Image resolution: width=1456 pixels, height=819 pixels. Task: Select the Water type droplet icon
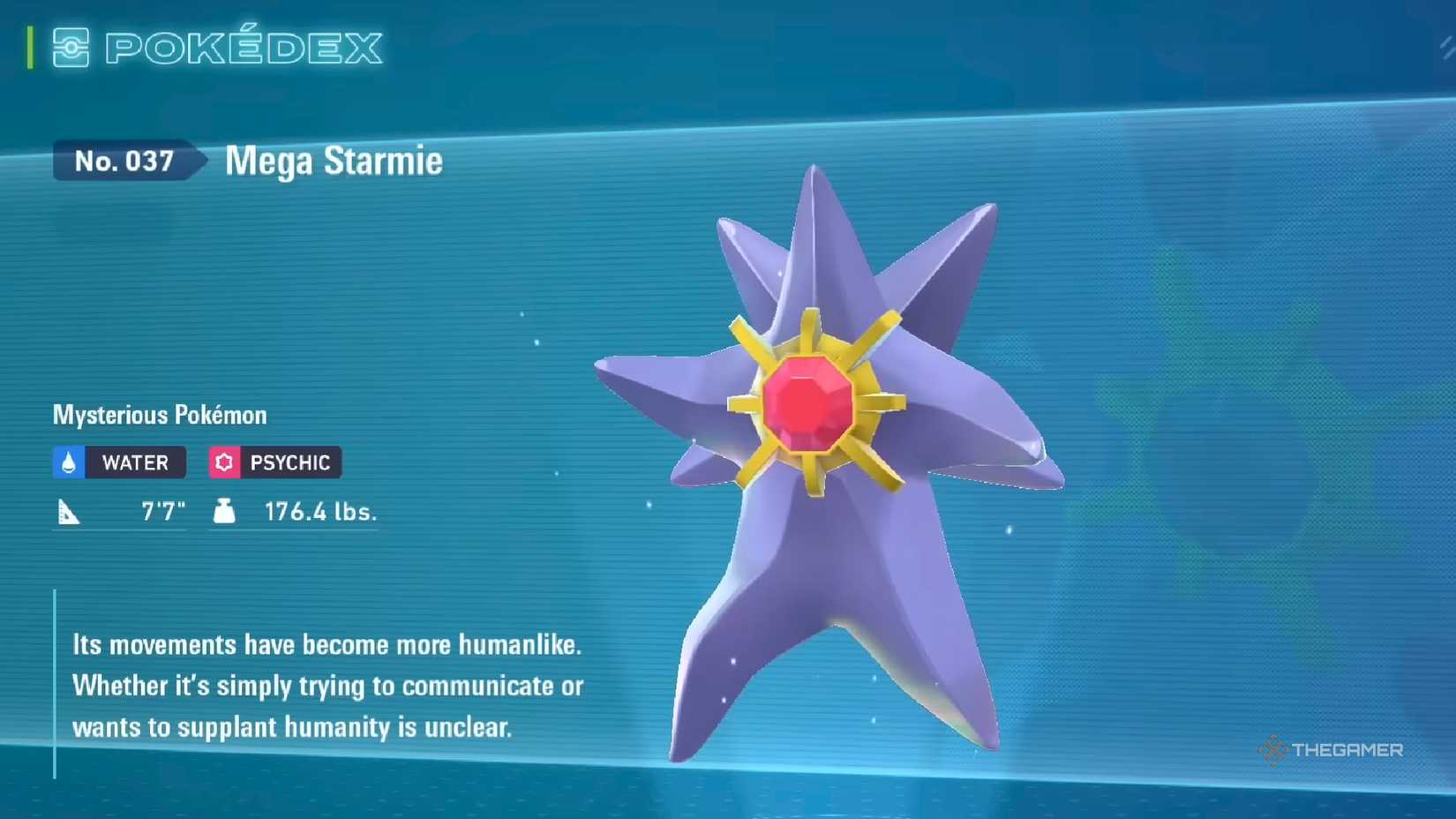66,462
